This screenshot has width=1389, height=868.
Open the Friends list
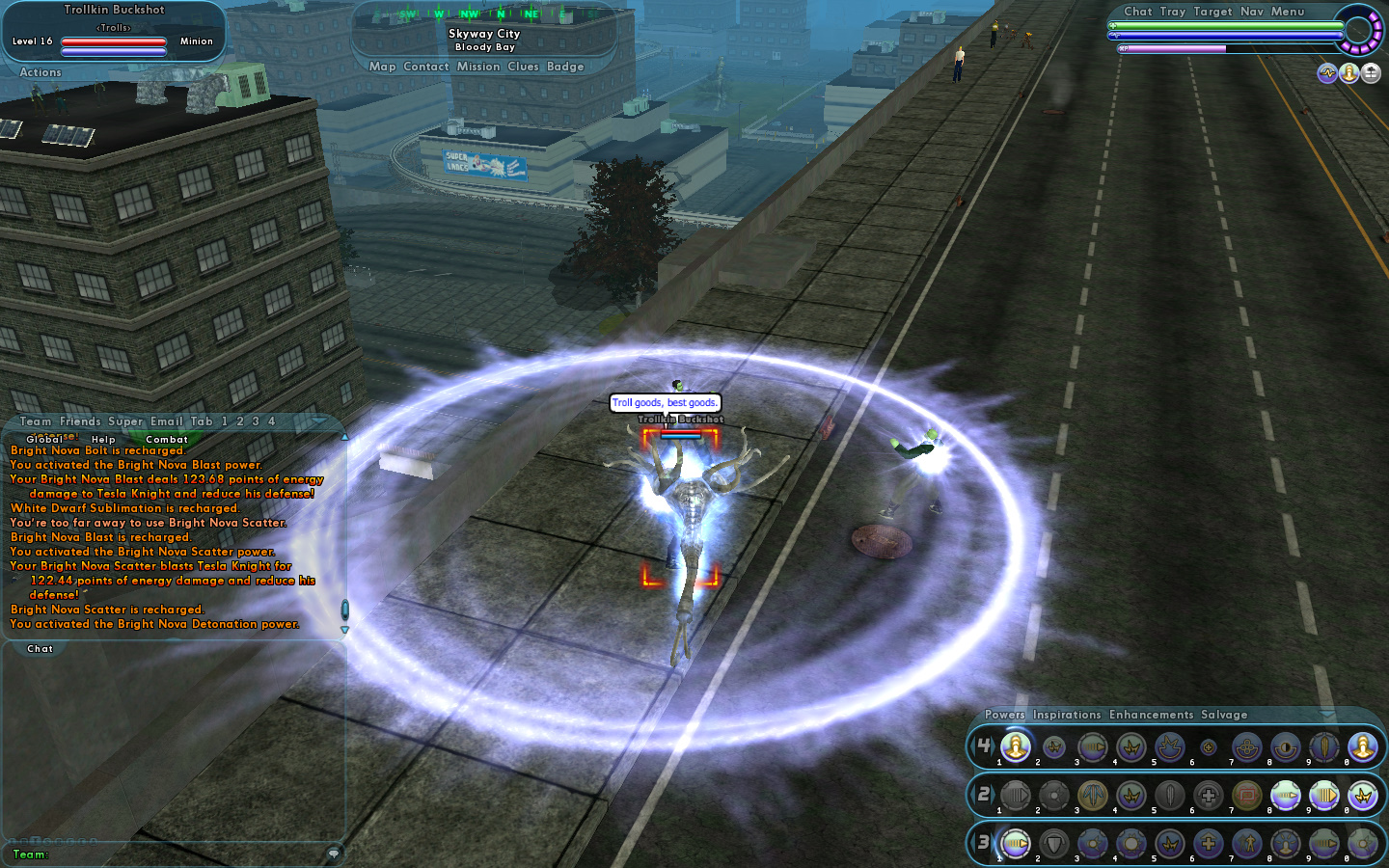pos(80,421)
